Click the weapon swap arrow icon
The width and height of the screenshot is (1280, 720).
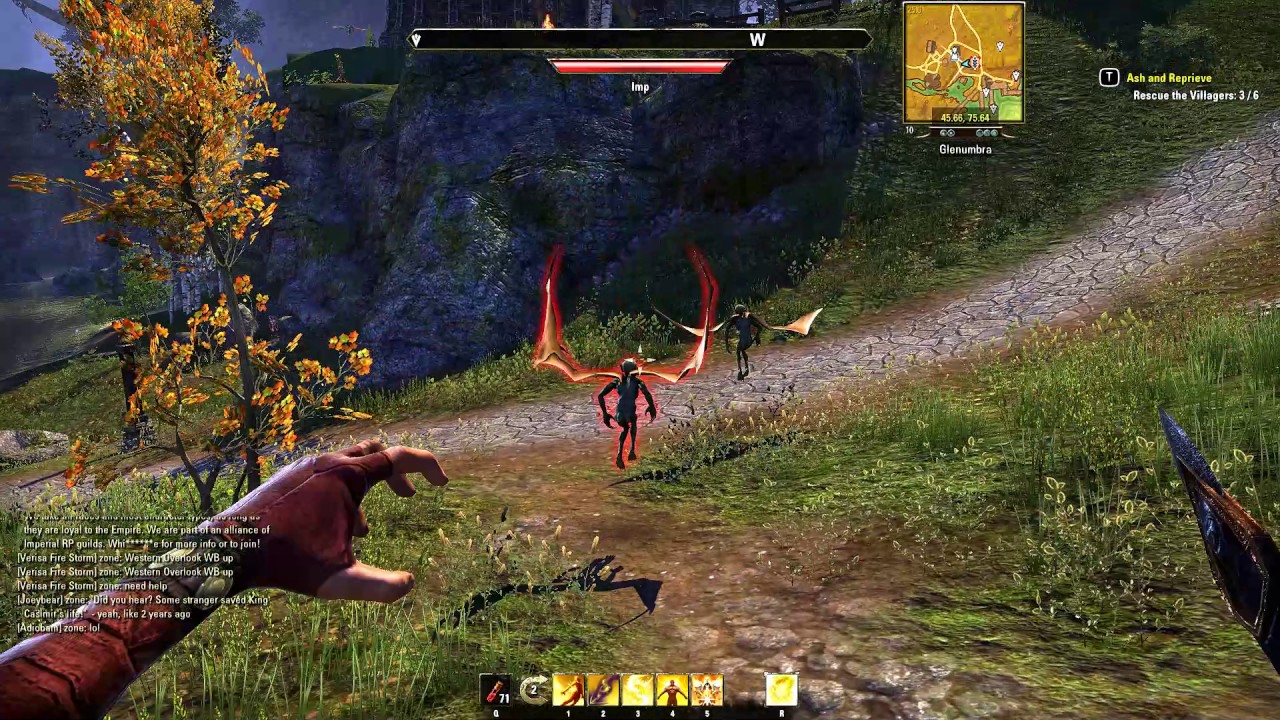(x=534, y=690)
